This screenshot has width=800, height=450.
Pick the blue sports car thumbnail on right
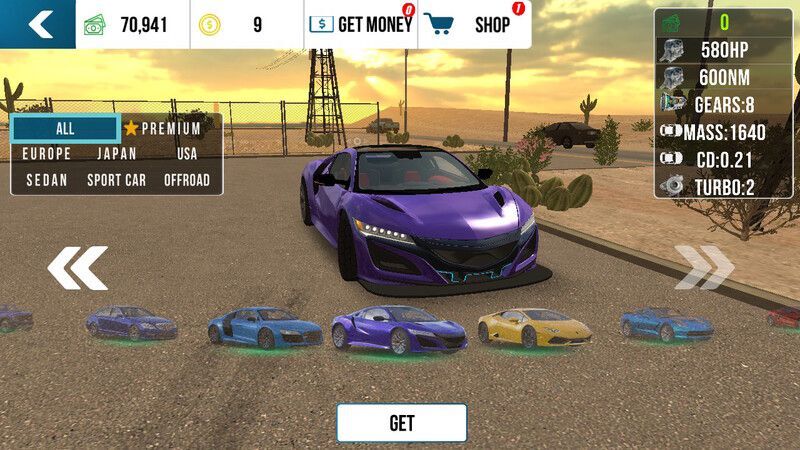tap(666, 323)
